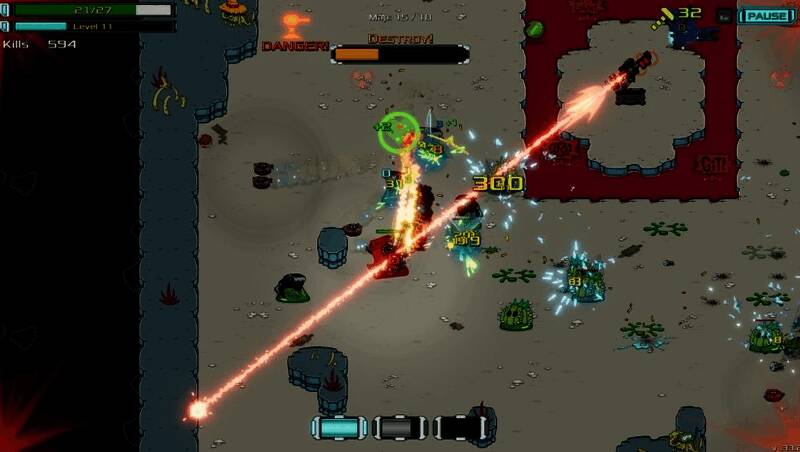The height and width of the screenshot is (452, 800).
Task: Activate the glowing cyan charged ability slot
Action: [x=340, y=428]
